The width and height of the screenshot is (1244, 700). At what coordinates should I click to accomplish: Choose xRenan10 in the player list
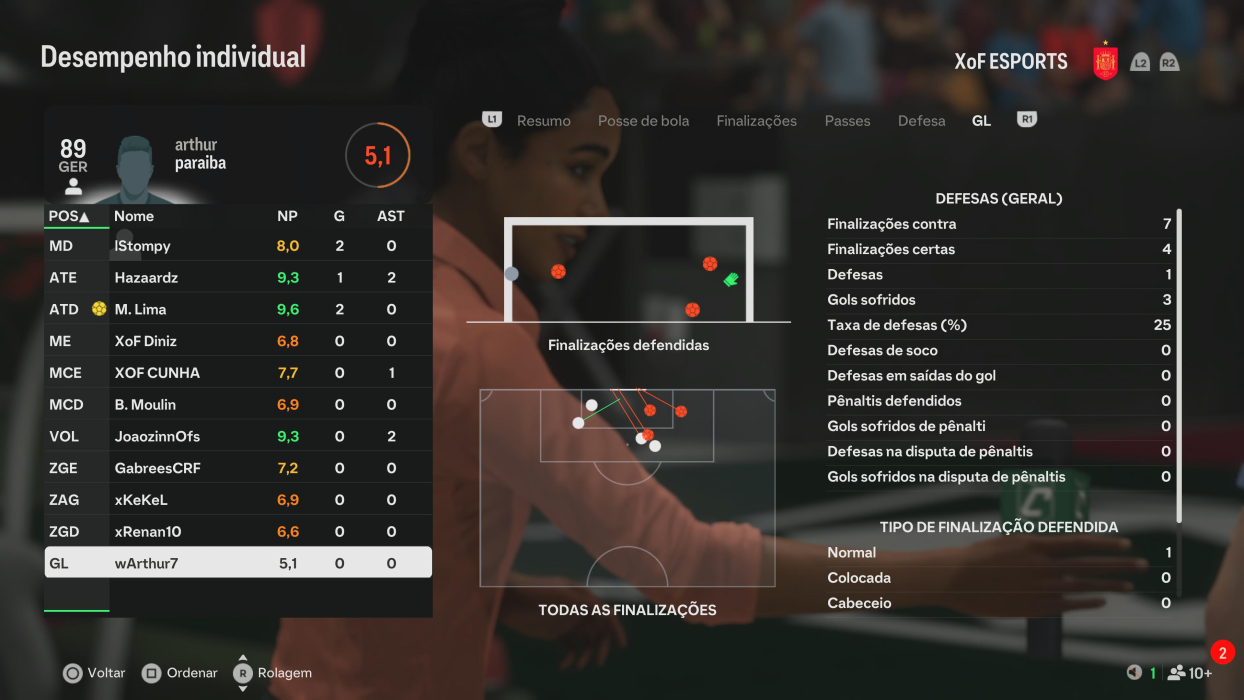click(x=238, y=532)
